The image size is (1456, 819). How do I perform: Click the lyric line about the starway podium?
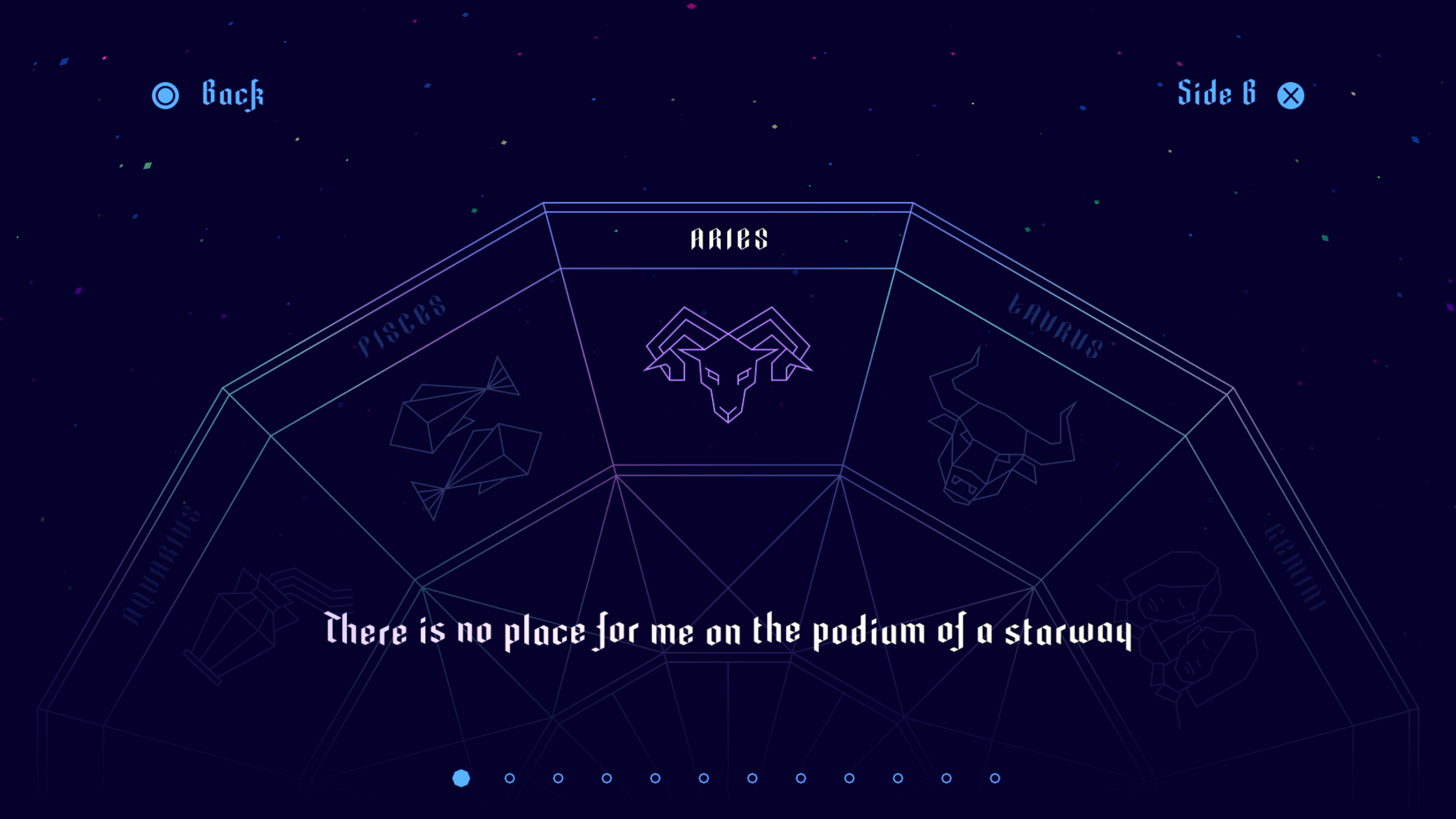click(x=728, y=630)
